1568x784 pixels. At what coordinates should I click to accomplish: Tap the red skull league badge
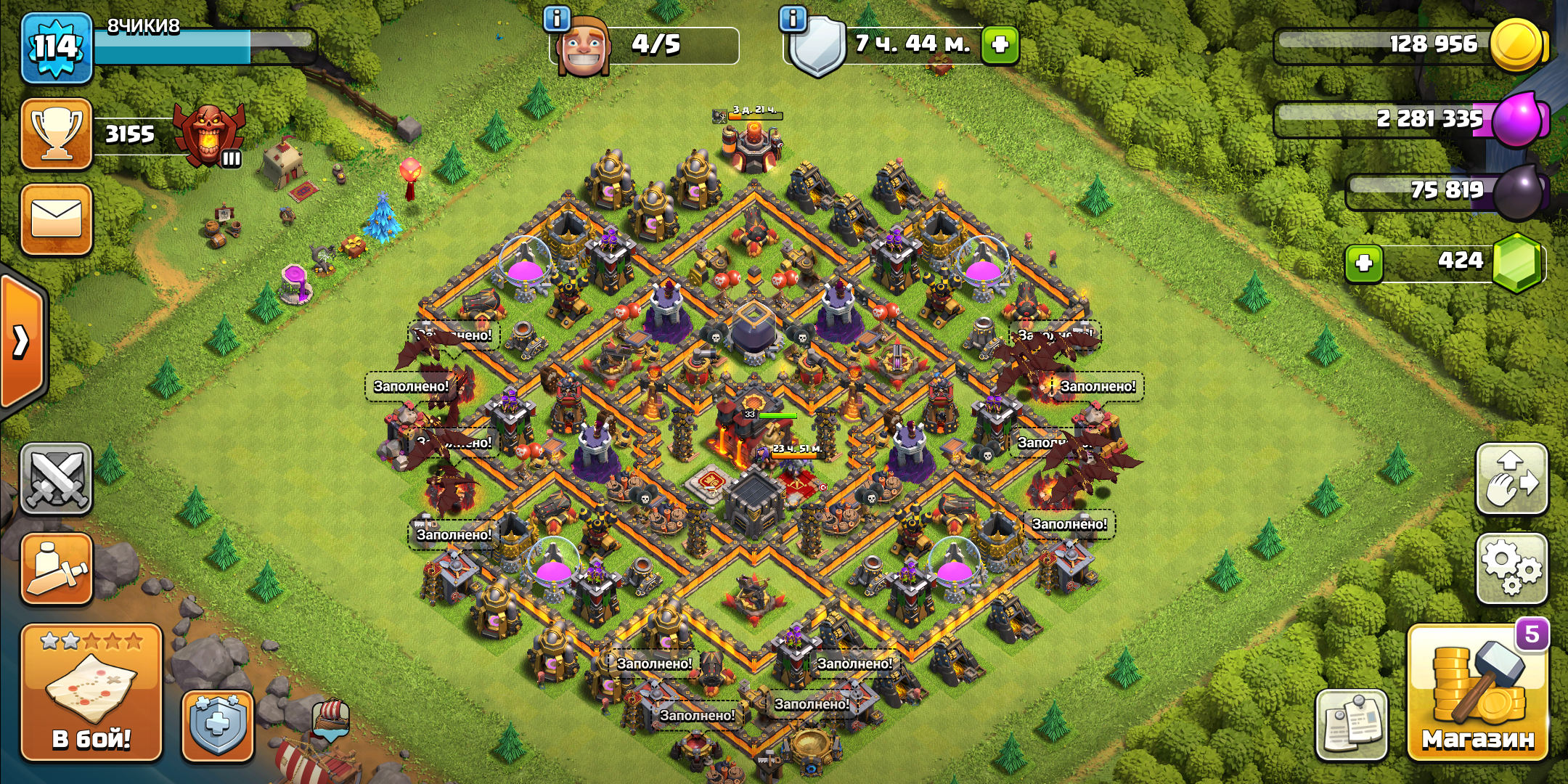211,134
